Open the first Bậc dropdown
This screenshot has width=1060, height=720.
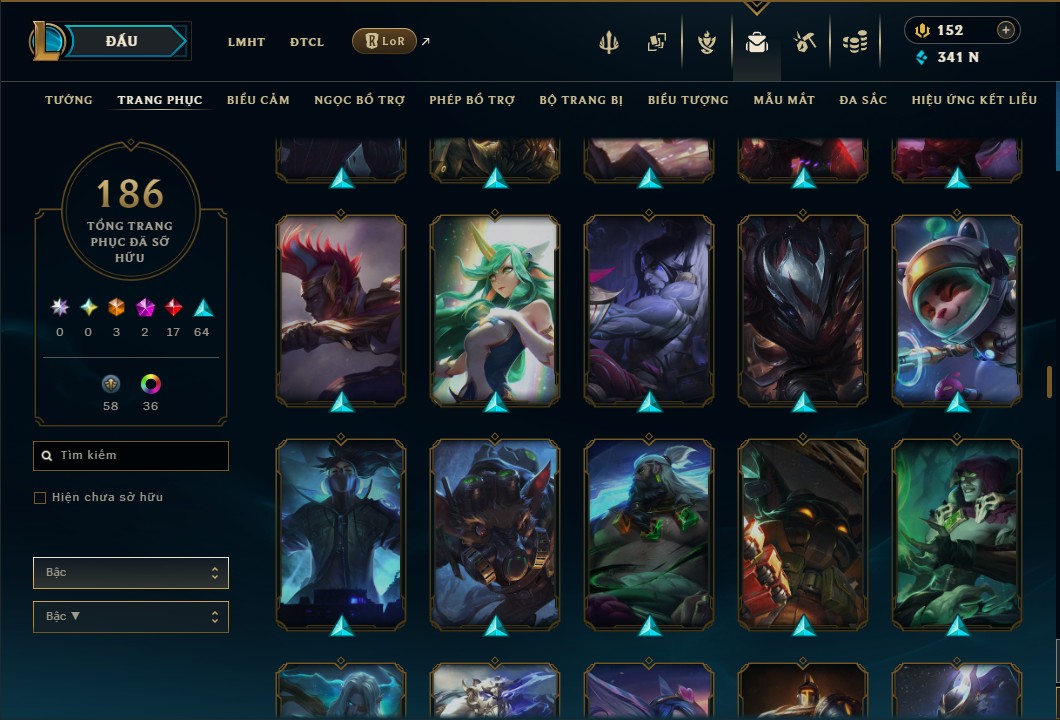pos(131,573)
